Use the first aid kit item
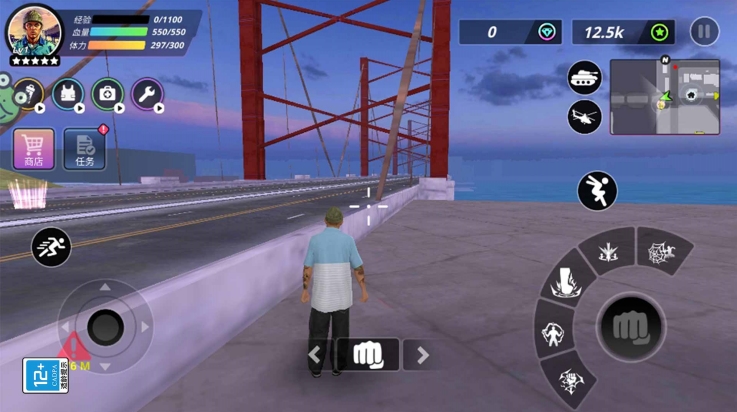 coord(108,94)
